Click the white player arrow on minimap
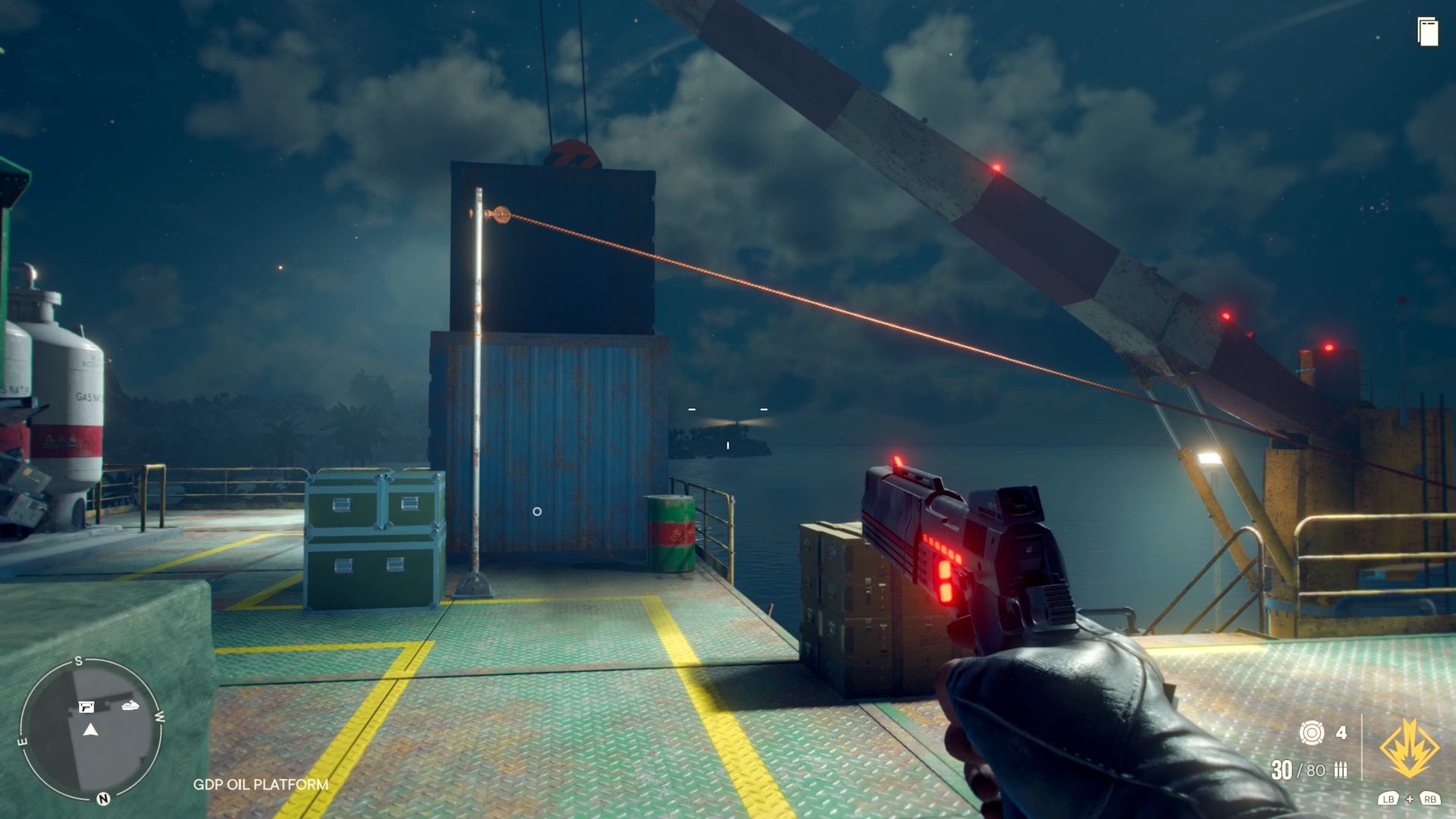This screenshot has height=819, width=1456. pyautogui.click(x=91, y=730)
